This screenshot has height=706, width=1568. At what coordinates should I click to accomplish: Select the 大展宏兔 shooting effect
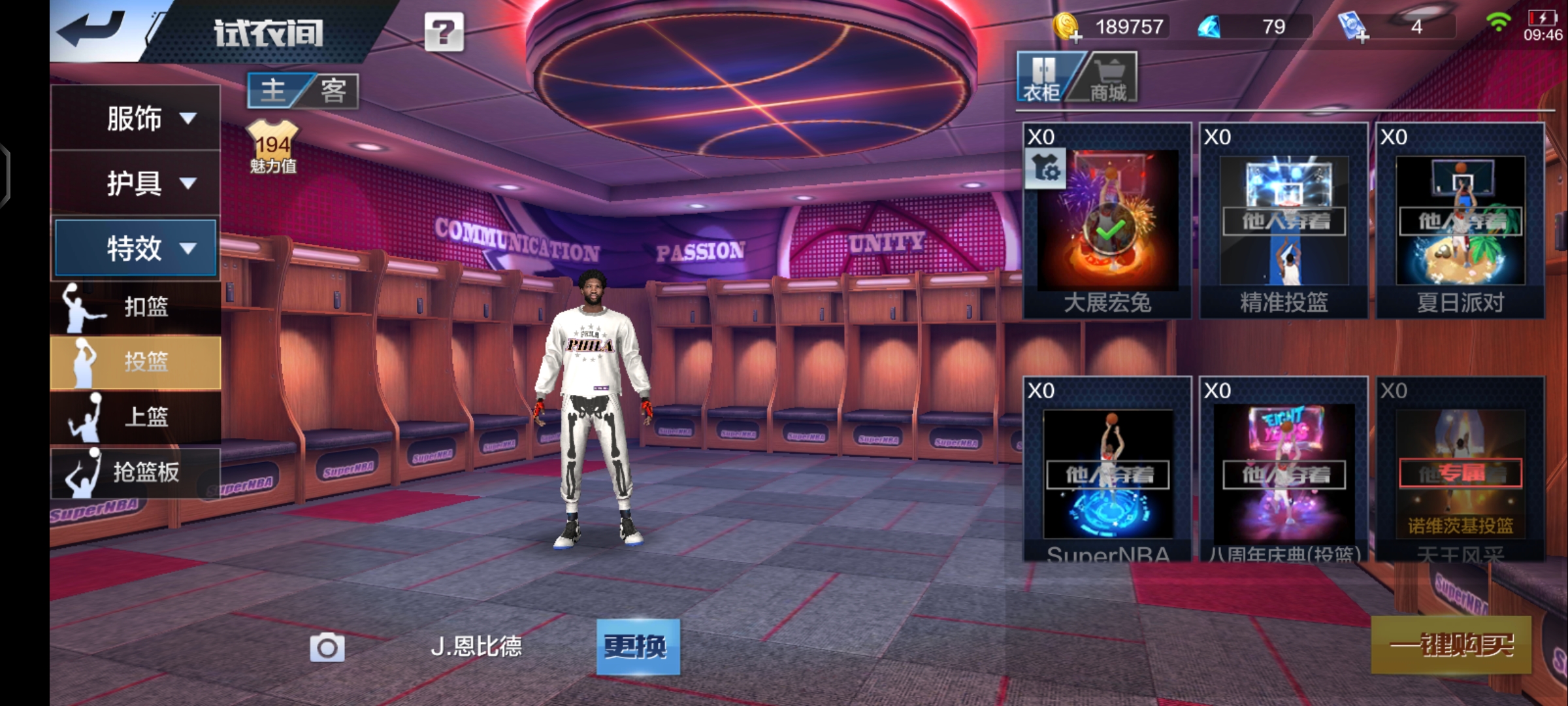1107,222
